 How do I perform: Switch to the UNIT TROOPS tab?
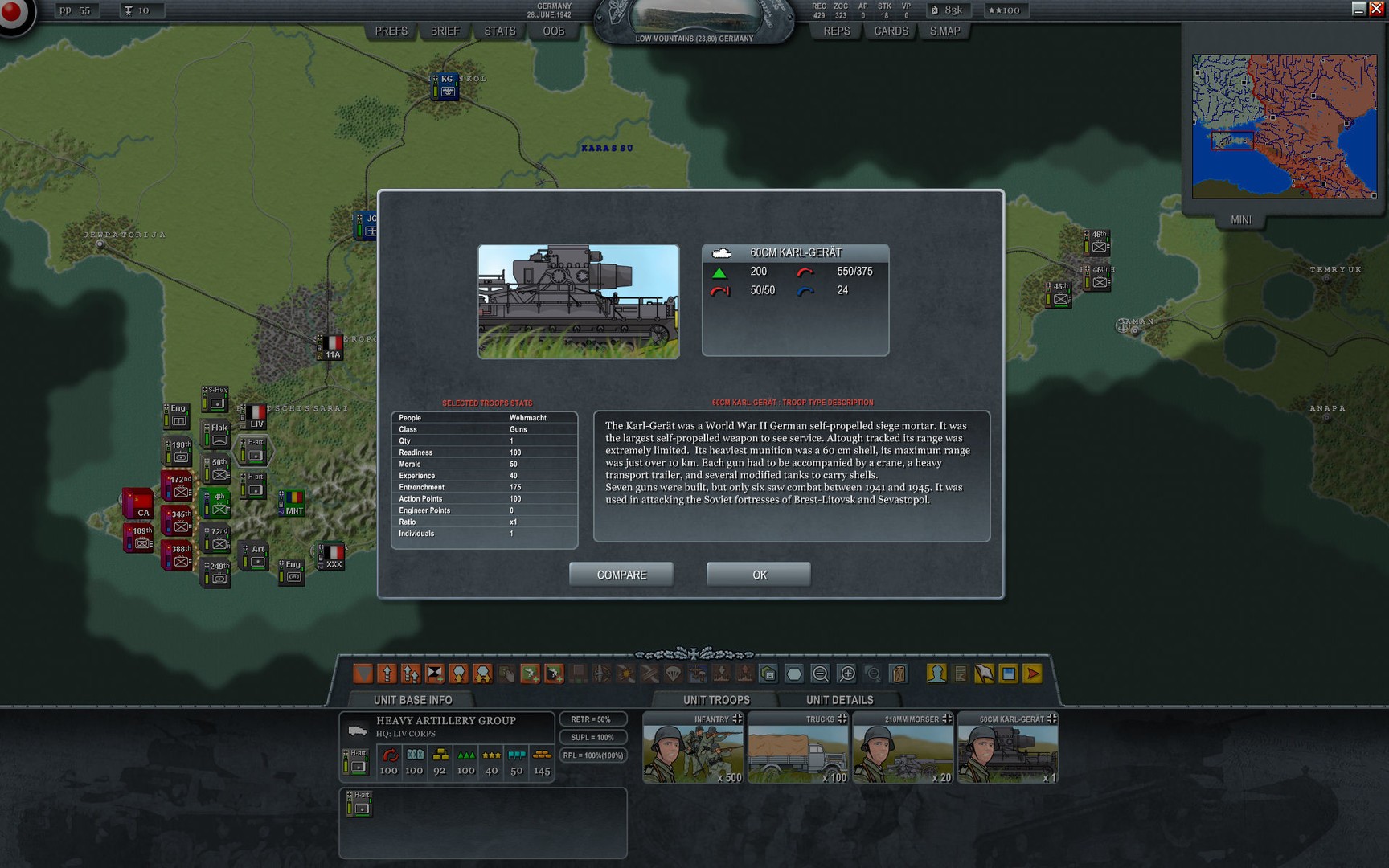(x=716, y=700)
